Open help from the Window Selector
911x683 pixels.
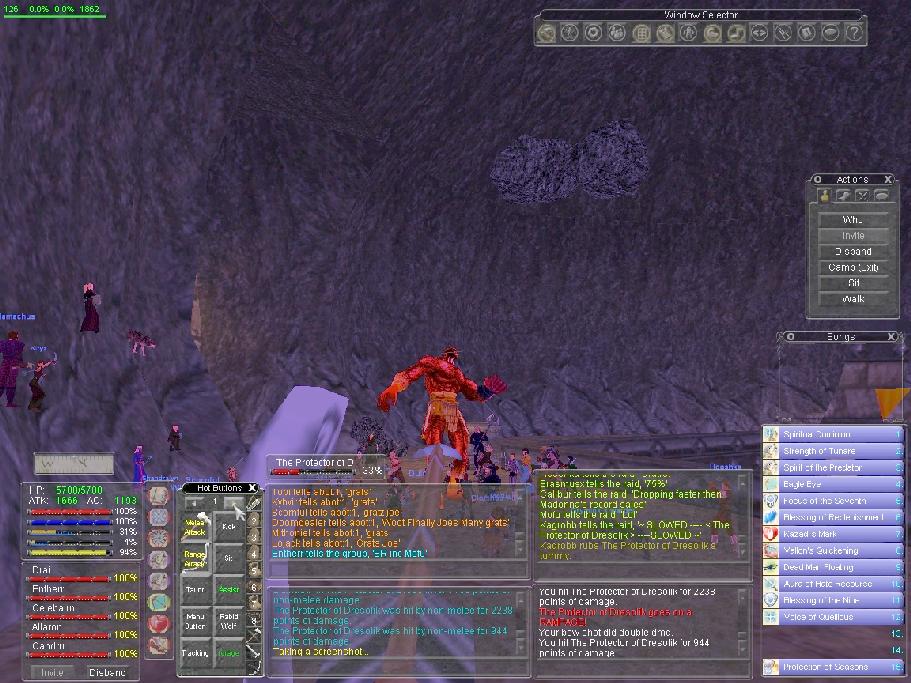click(853, 33)
